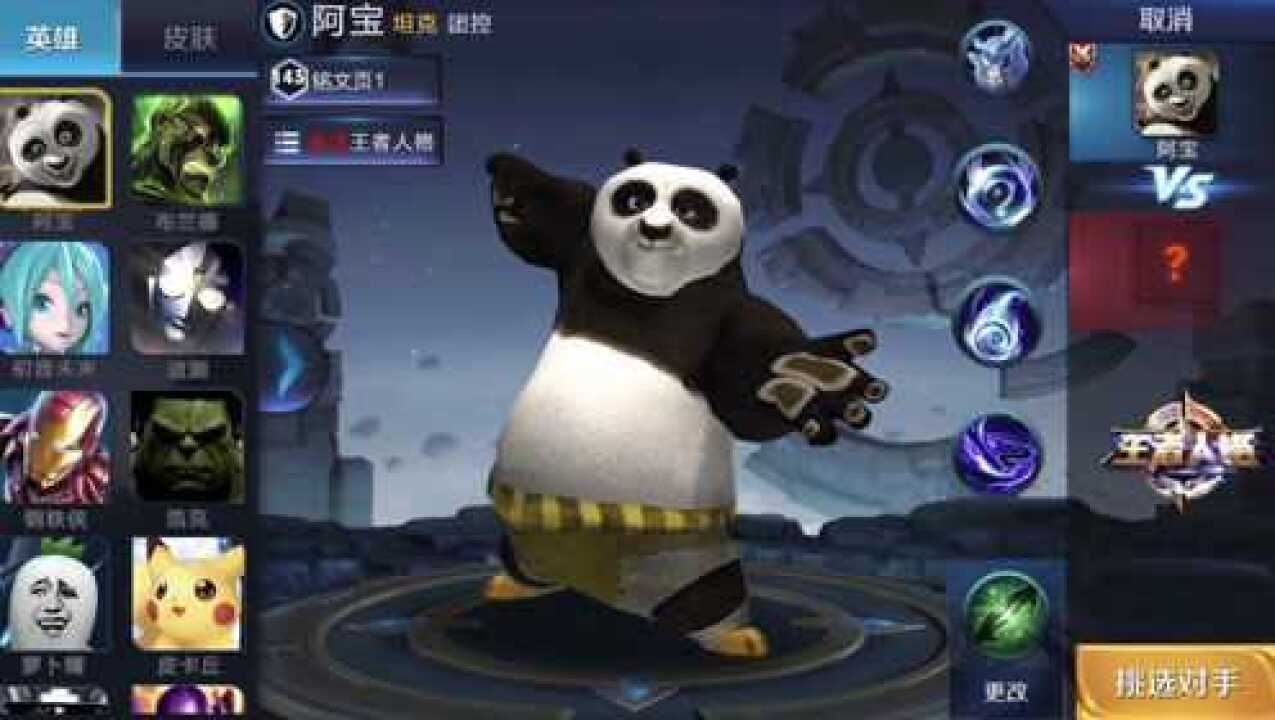Switch to the 英雄 heroes tab
1275x720 pixels.
(x=55, y=37)
